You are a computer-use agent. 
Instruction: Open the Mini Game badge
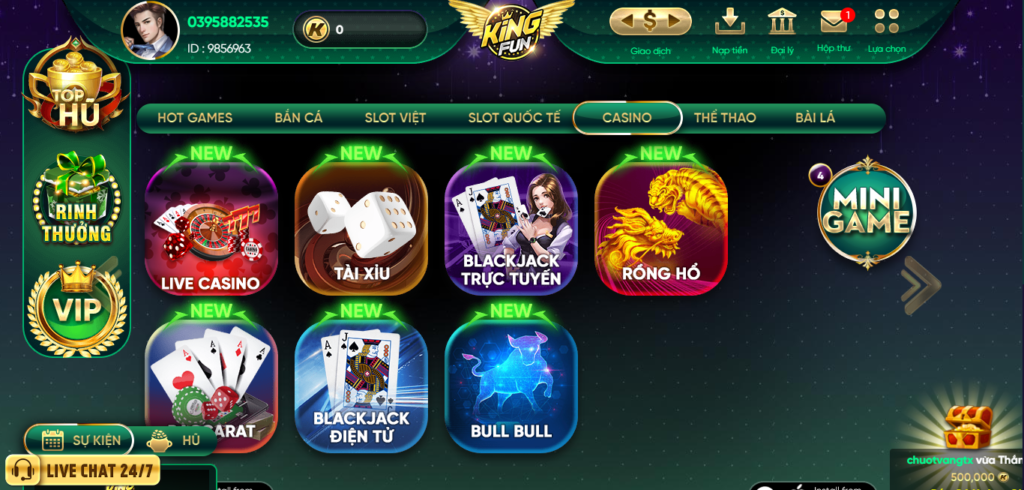click(866, 213)
